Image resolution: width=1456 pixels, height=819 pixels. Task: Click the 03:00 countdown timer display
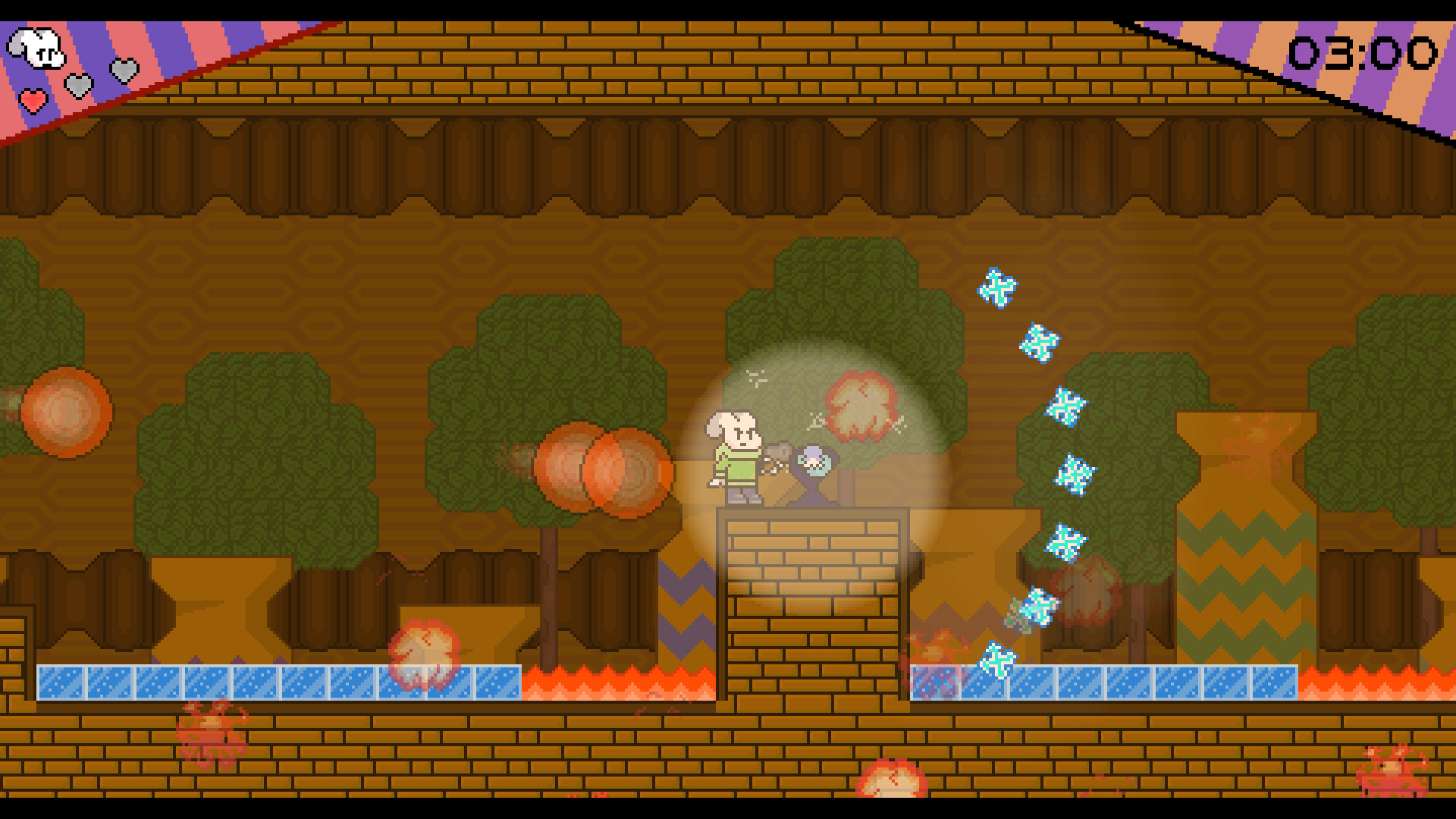pos(1365,53)
